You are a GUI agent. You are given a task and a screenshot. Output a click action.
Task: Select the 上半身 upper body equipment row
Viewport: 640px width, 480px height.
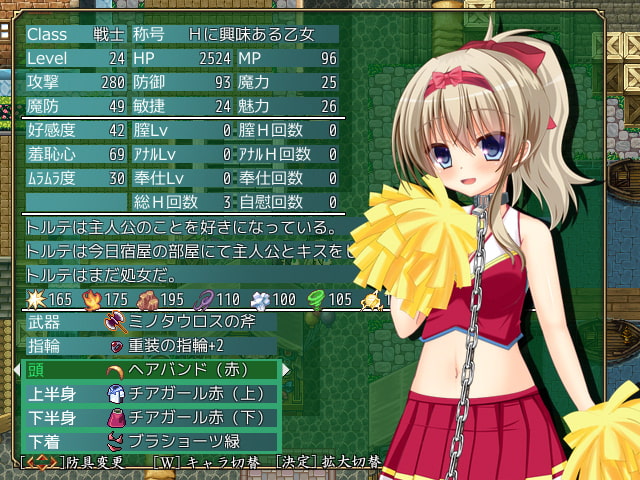pyautogui.click(x=150, y=394)
